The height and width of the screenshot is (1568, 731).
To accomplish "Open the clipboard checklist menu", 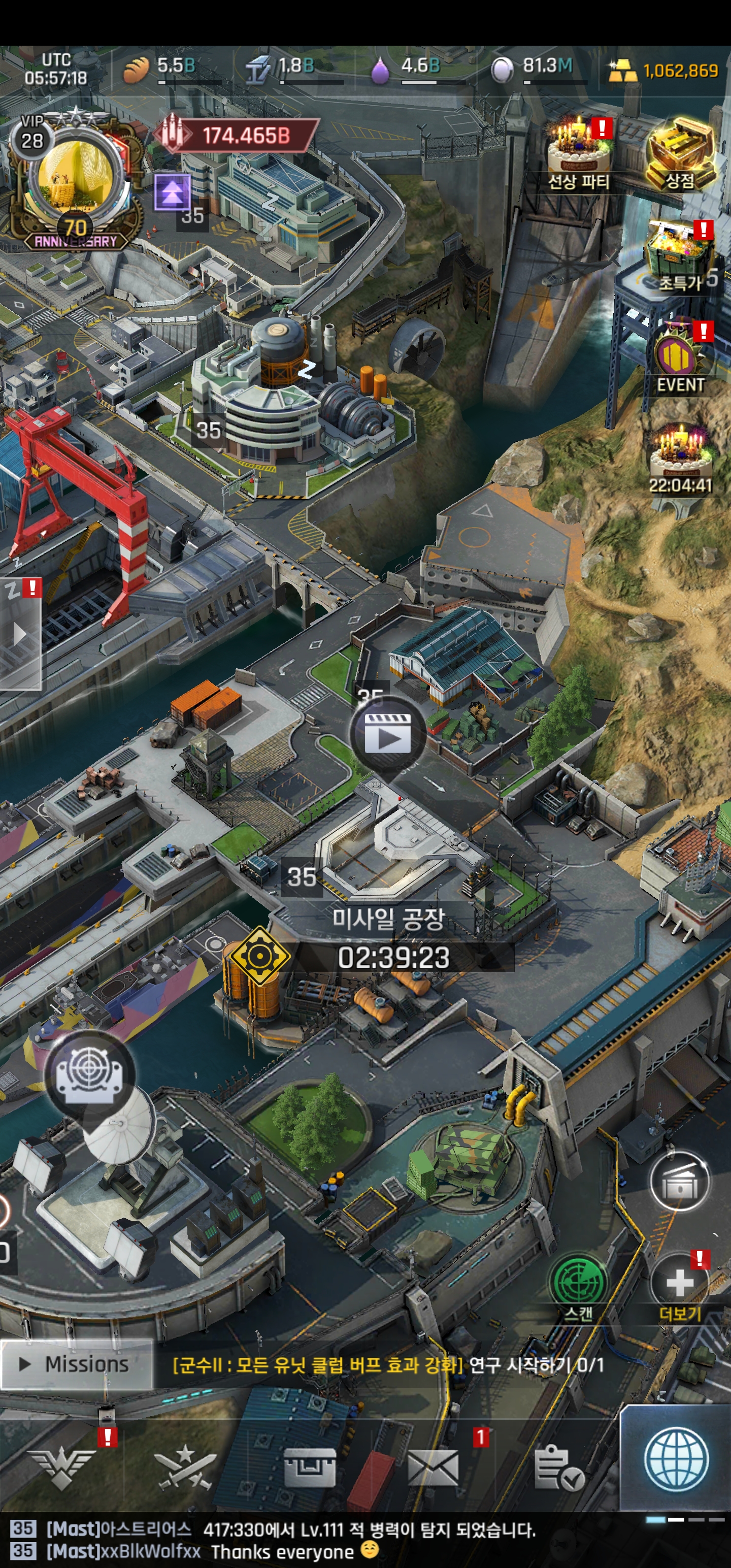I will (557, 1467).
